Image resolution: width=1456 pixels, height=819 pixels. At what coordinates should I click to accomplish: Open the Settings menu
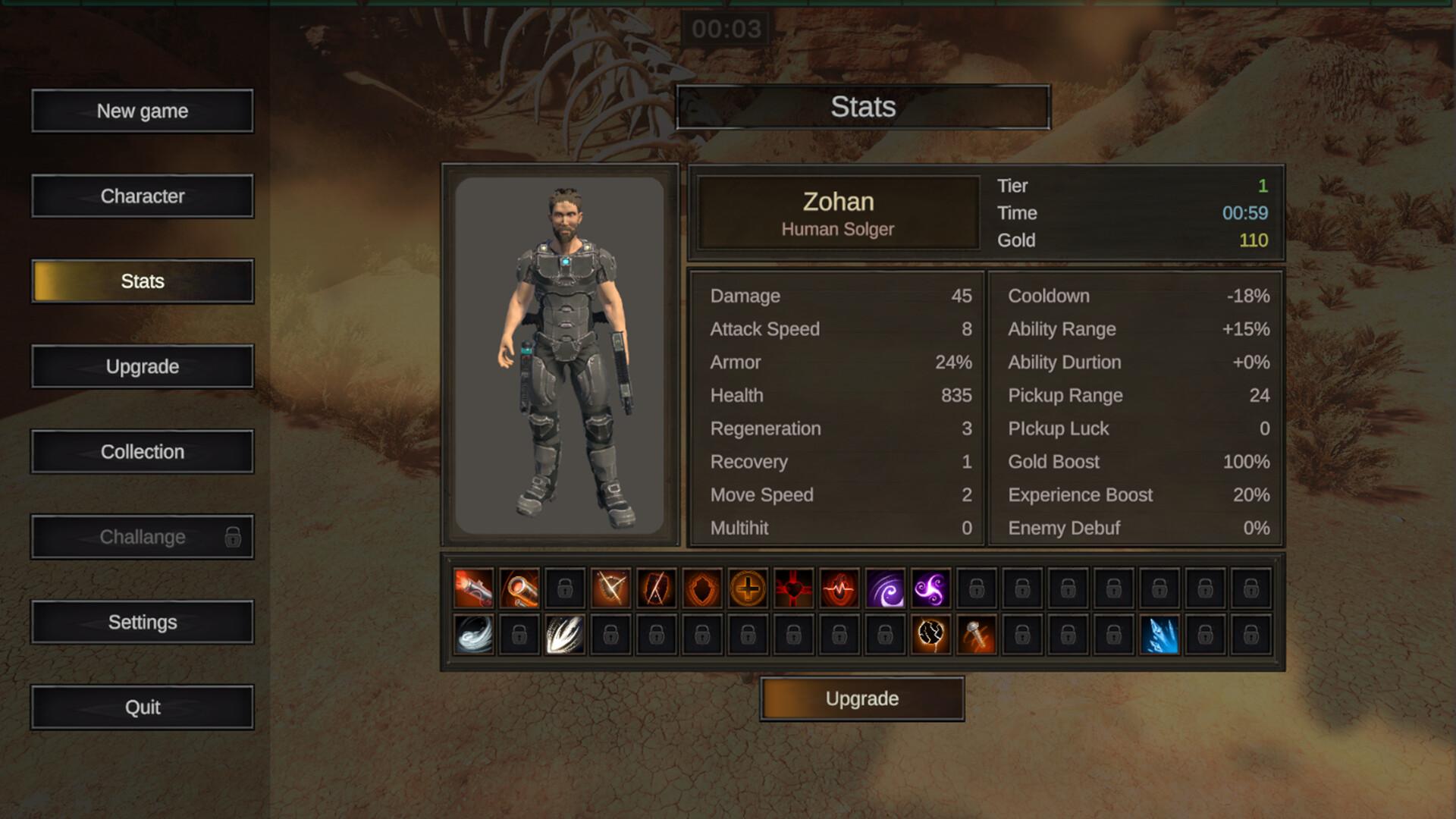[x=143, y=623]
